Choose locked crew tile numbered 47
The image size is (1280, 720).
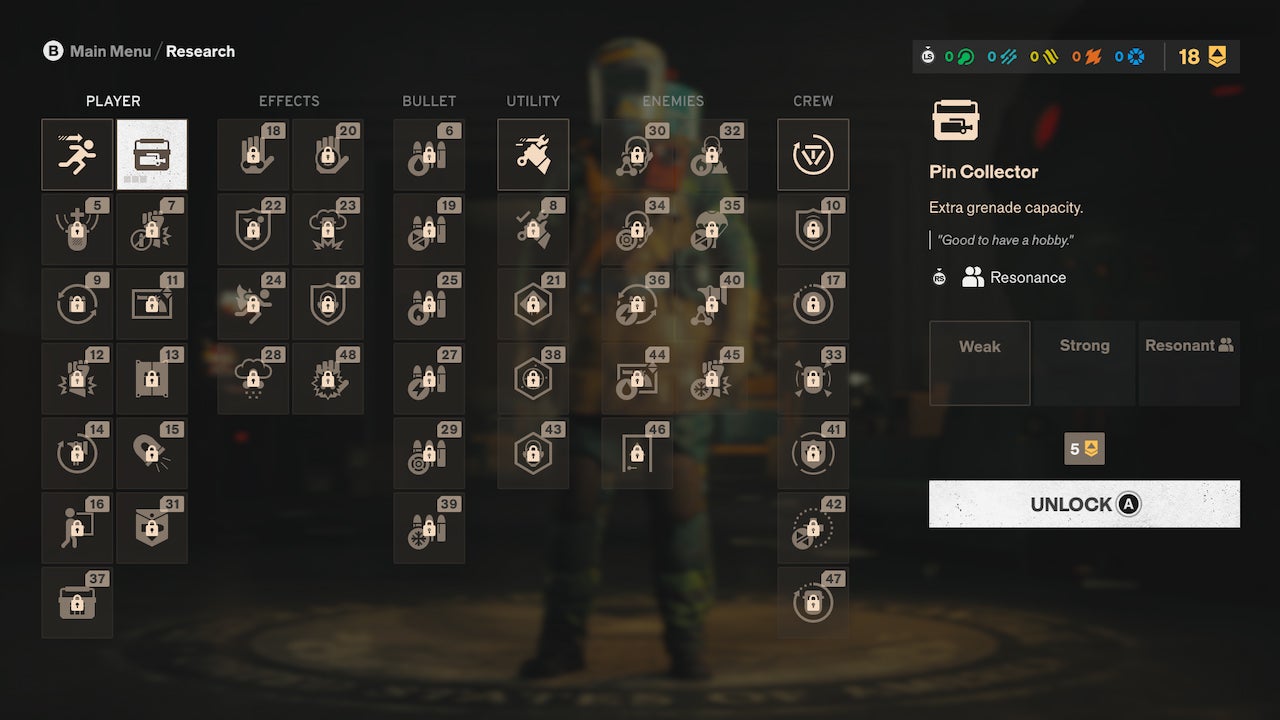click(x=813, y=603)
